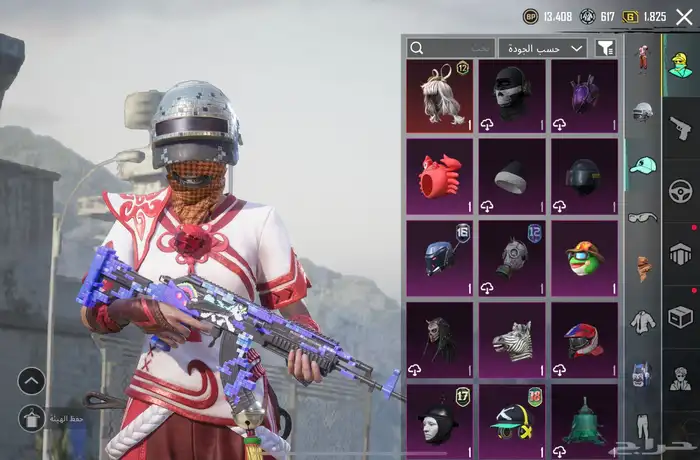
Task: Open the pistol weapon skins tab
Action: pyautogui.click(x=681, y=128)
